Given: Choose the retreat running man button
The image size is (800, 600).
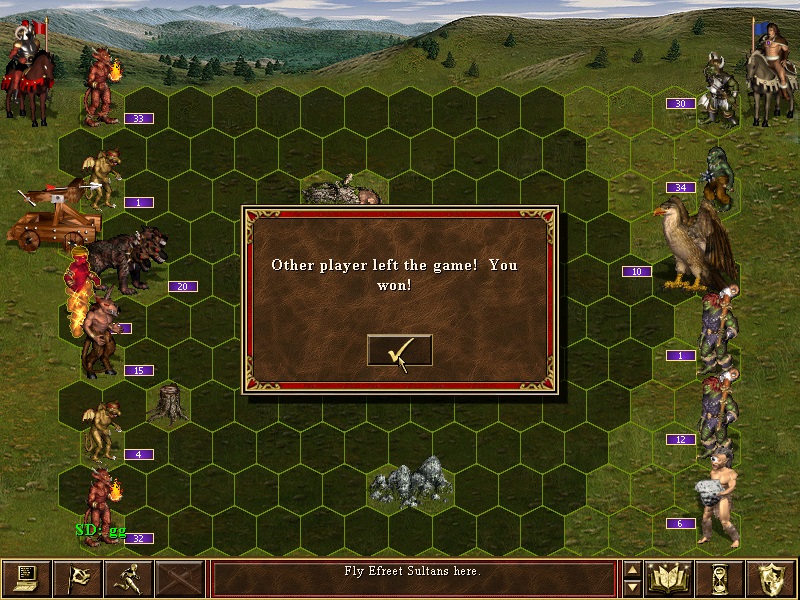Looking at the screenshot, I should 129,578.
